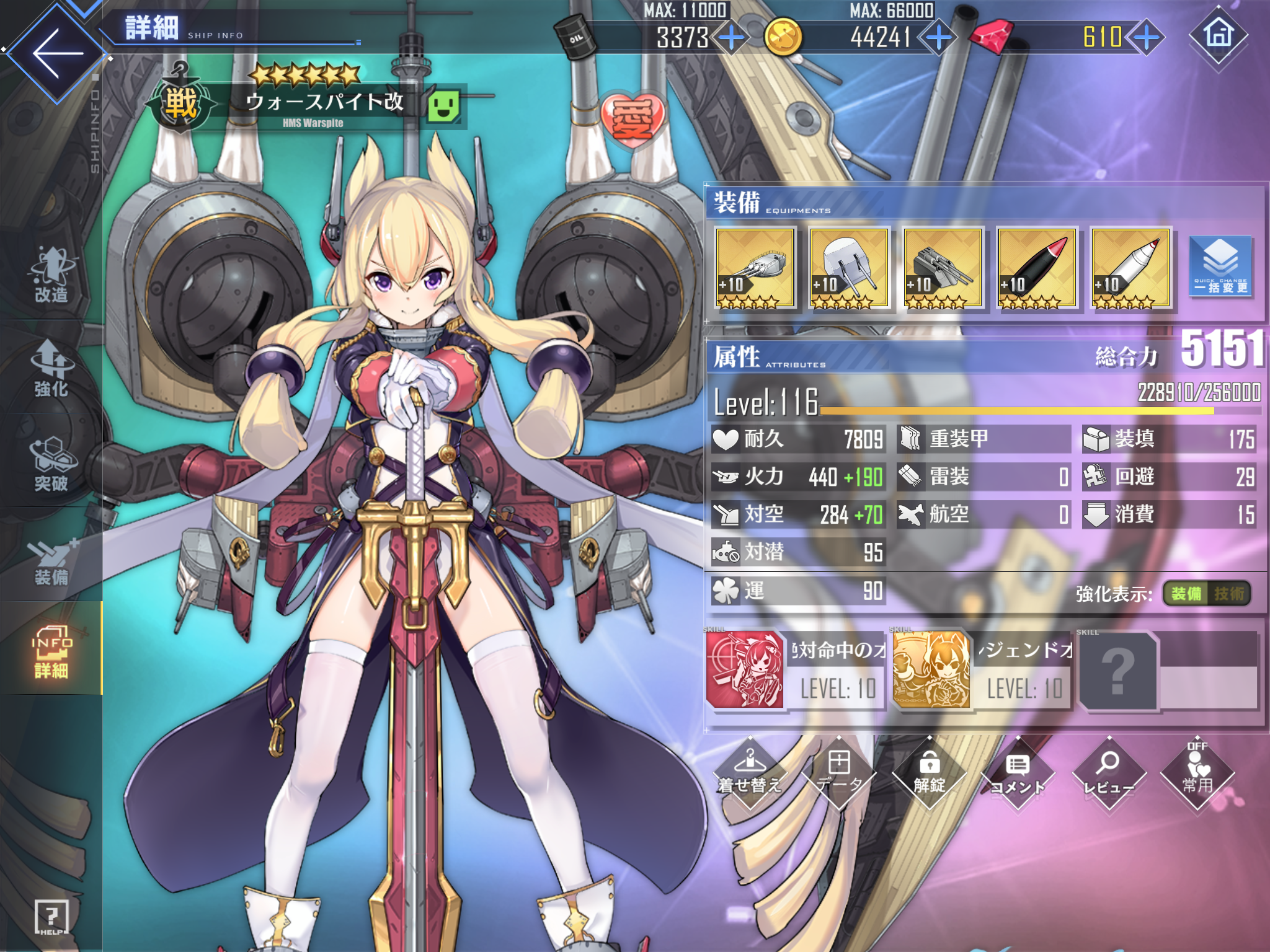Select the triple gun turret equipment slot
The height and width of the screenshot is (952, 1270).
(754, 268)
